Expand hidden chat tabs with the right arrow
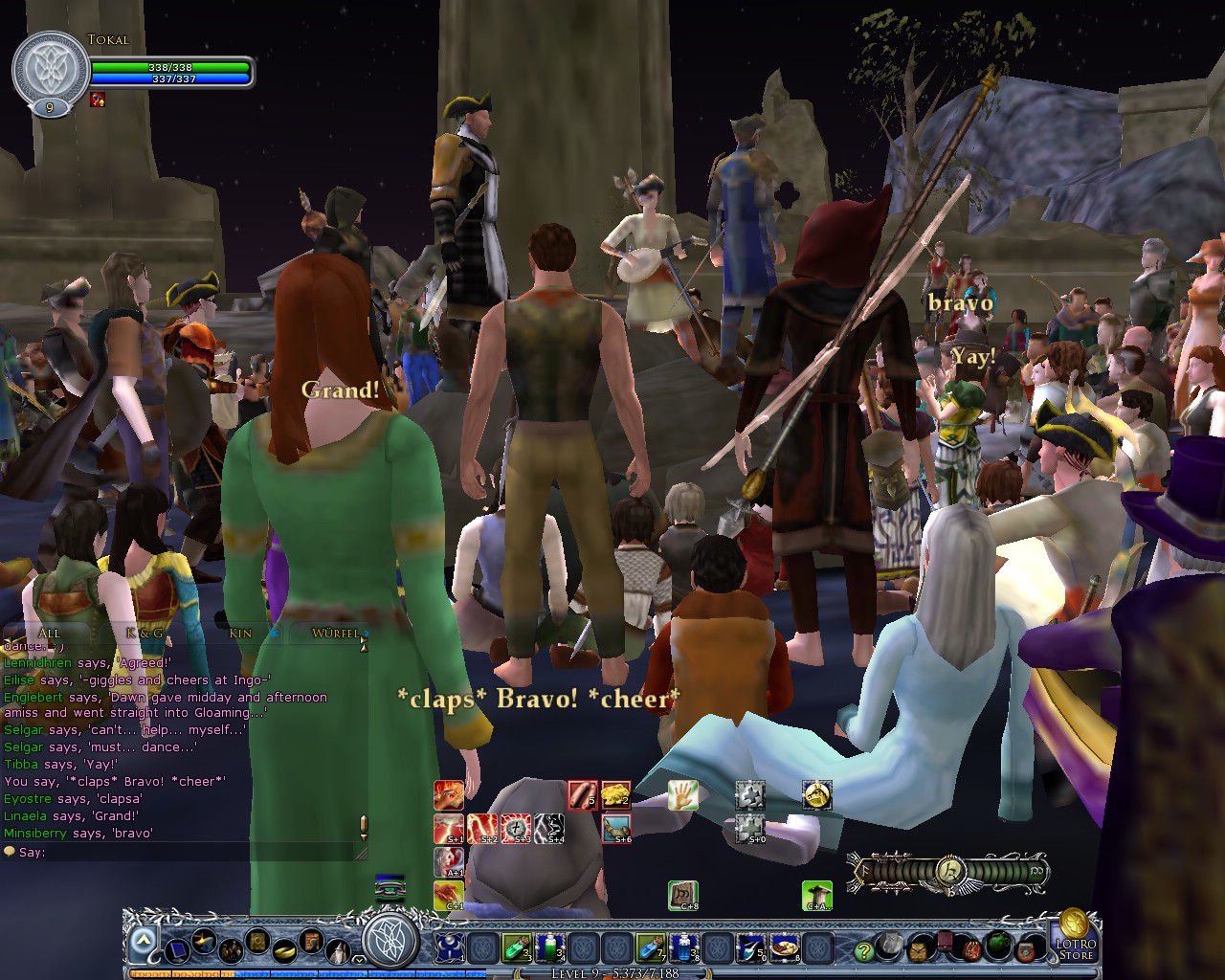This screenshot has height=980, width=1225. pos(365,633)
